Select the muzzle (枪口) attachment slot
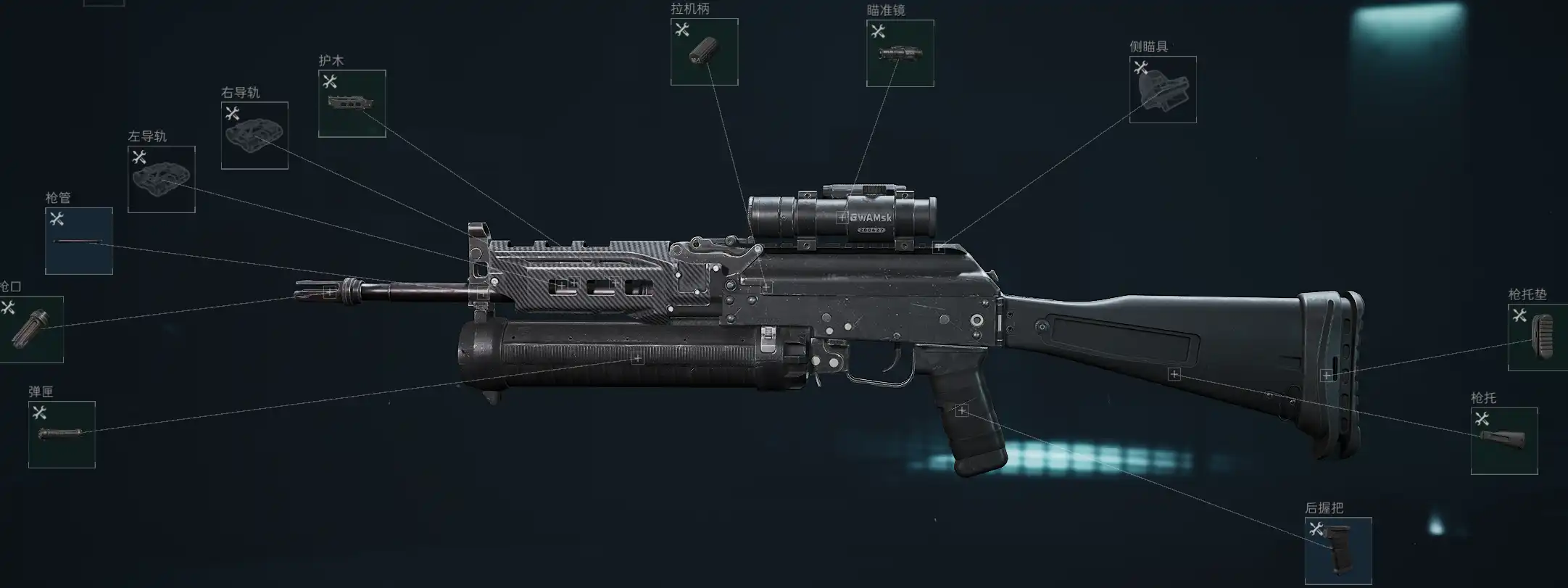The width and height of the screenshot is (1568, 588). (x=30, y=329)
